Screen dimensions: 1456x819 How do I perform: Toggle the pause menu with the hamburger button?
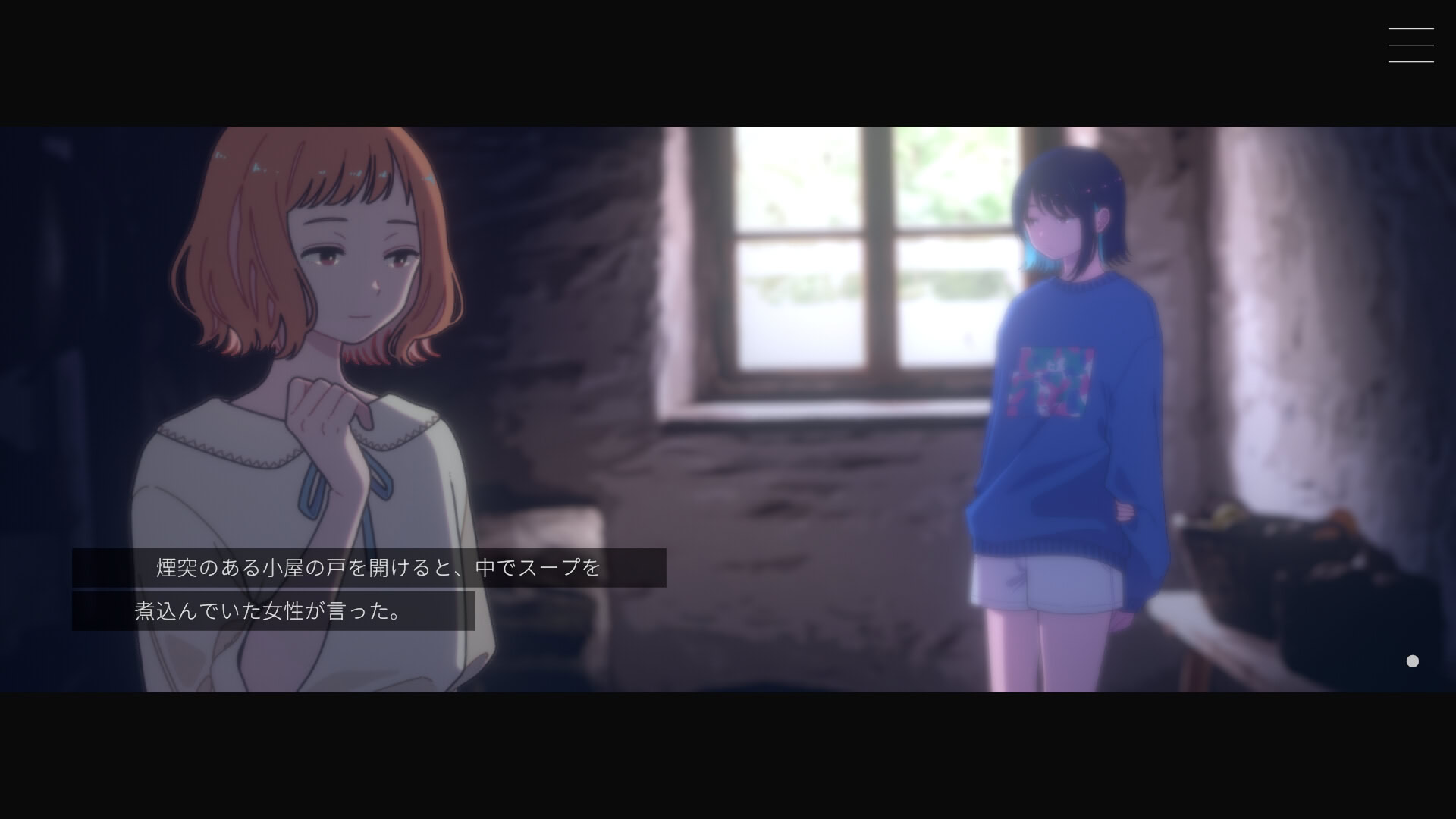1410,45
